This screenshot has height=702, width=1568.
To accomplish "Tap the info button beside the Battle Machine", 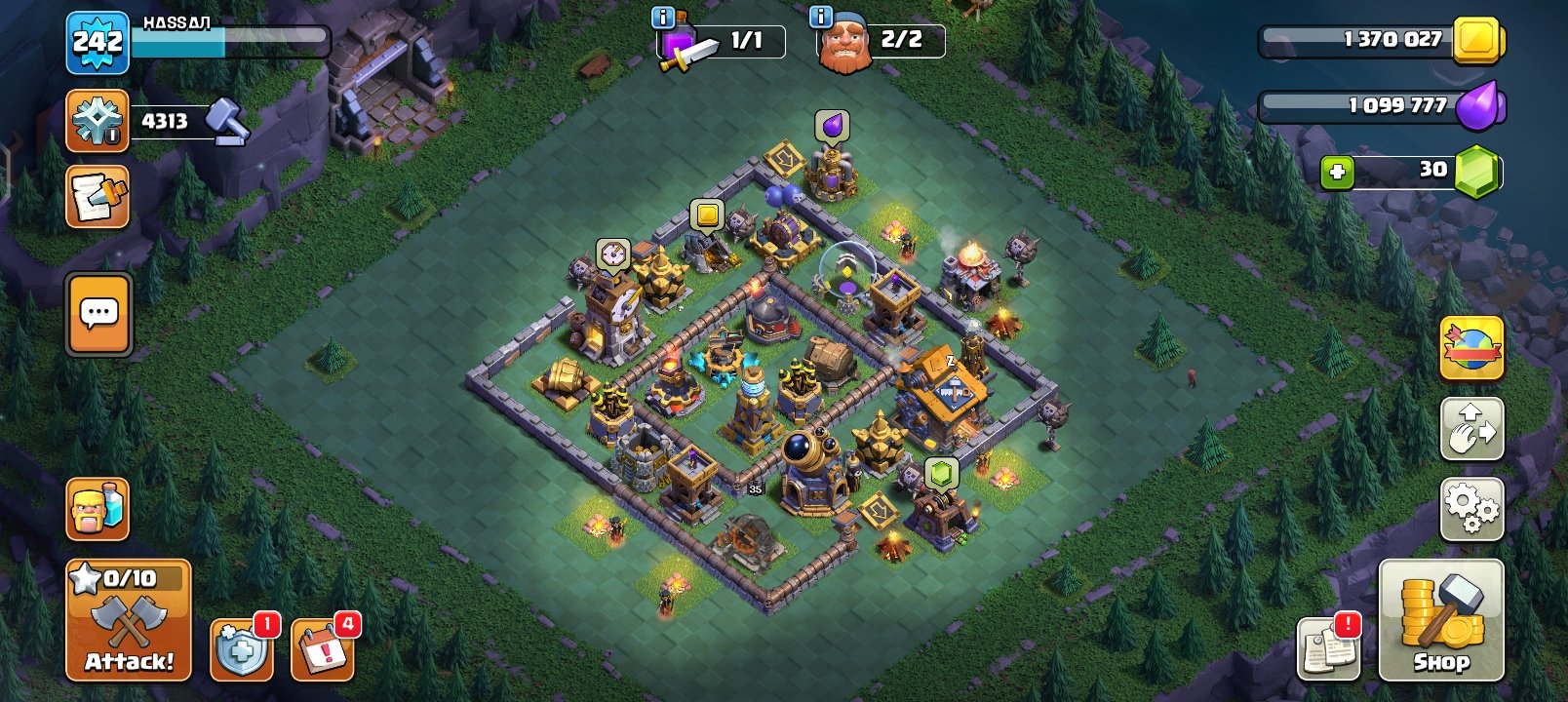I will click(820, 17).
